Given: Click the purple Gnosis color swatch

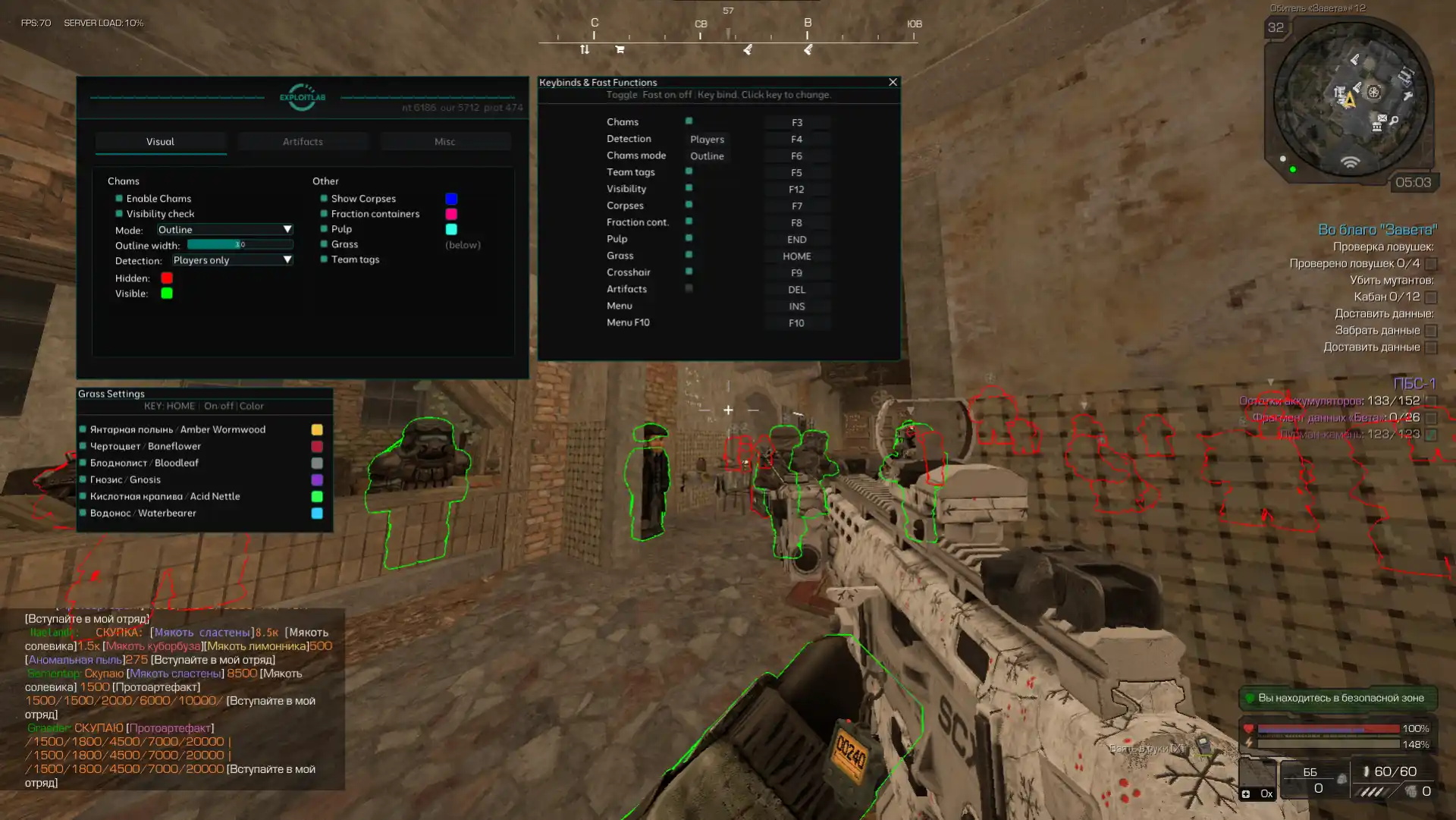Looking at the screenshot, I should pyautogui.click(x=317, y=480).
